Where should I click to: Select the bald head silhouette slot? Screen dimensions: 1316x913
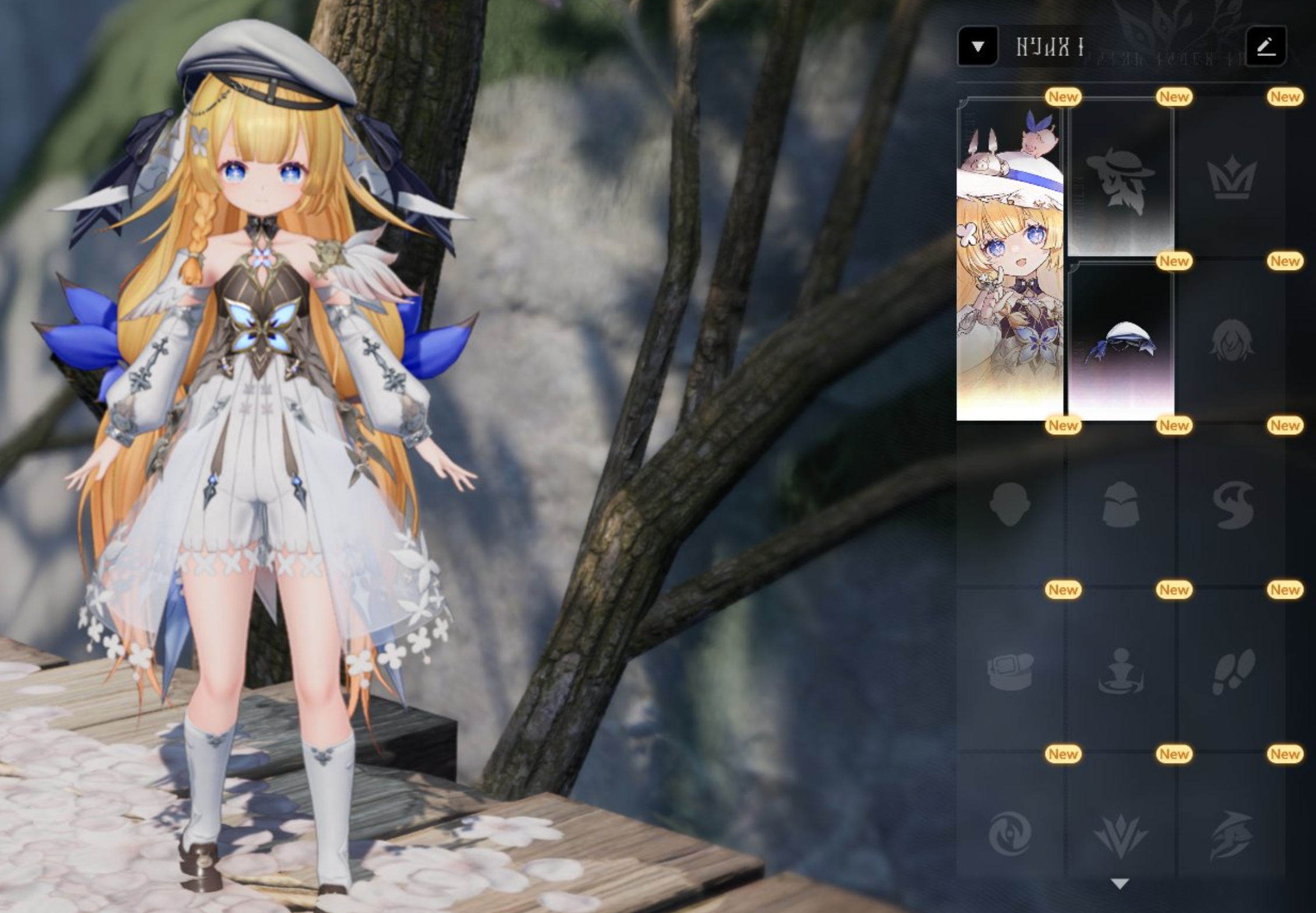[x=1009, y=505]
